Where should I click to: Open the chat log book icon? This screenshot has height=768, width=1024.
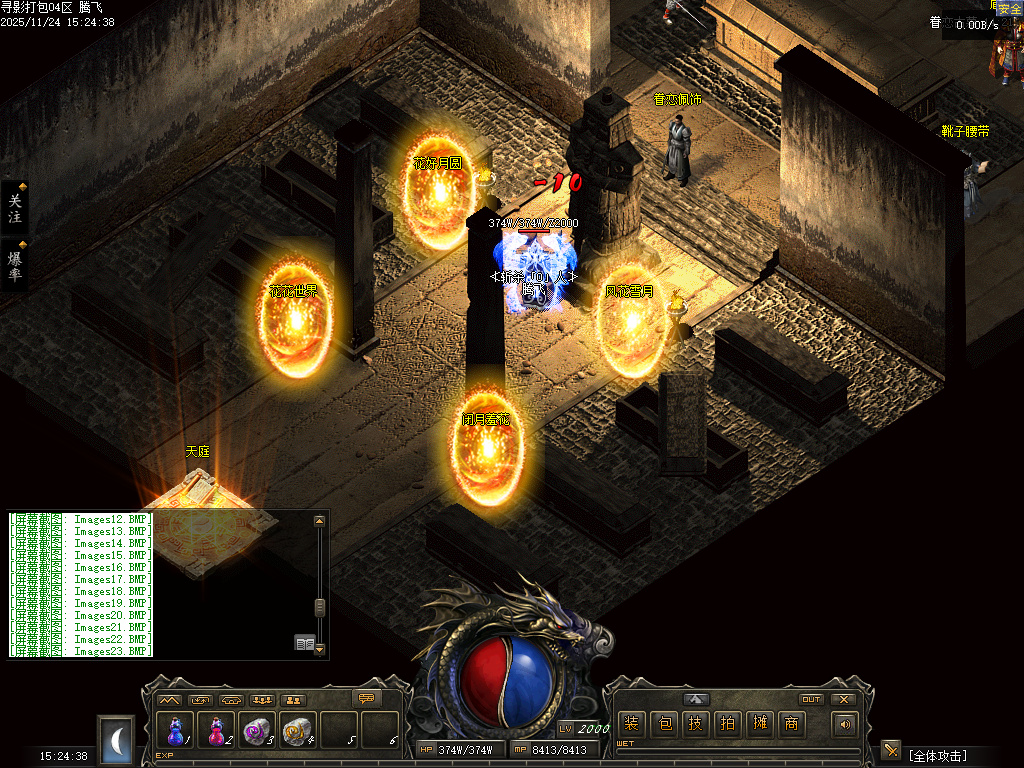(x=304, y=643)
